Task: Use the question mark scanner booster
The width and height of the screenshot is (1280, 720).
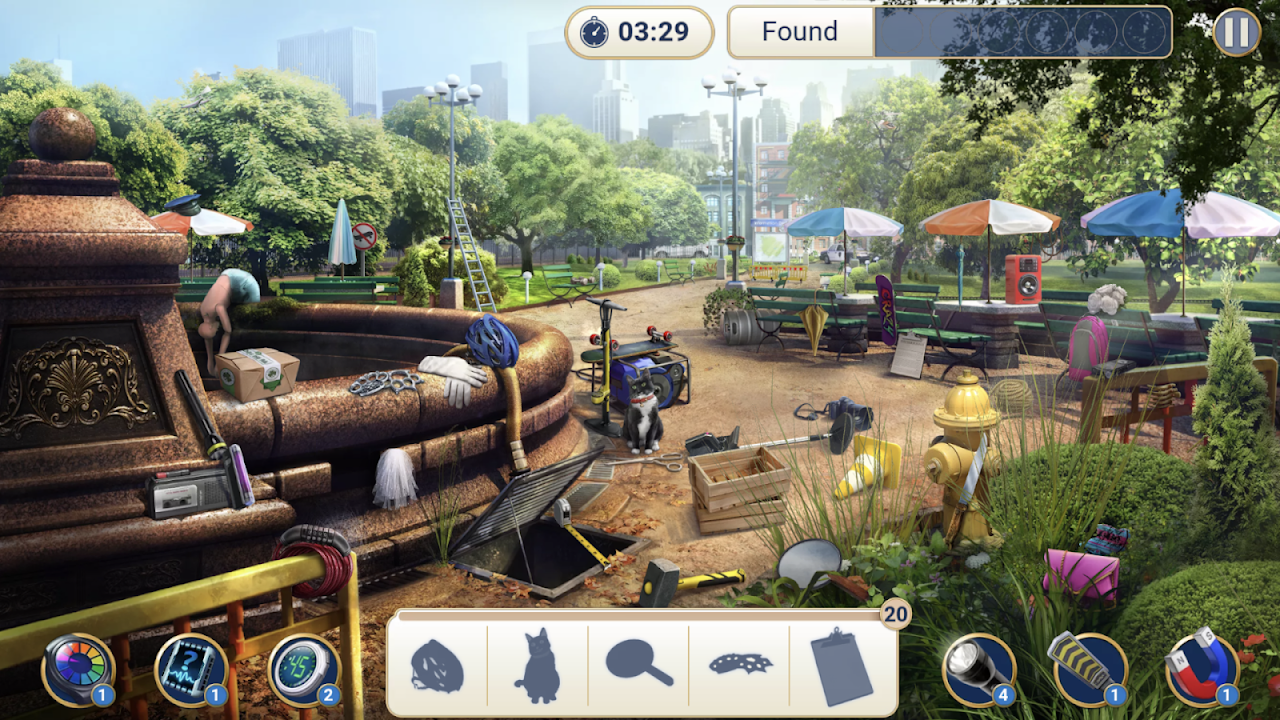Action: [191, 669]
